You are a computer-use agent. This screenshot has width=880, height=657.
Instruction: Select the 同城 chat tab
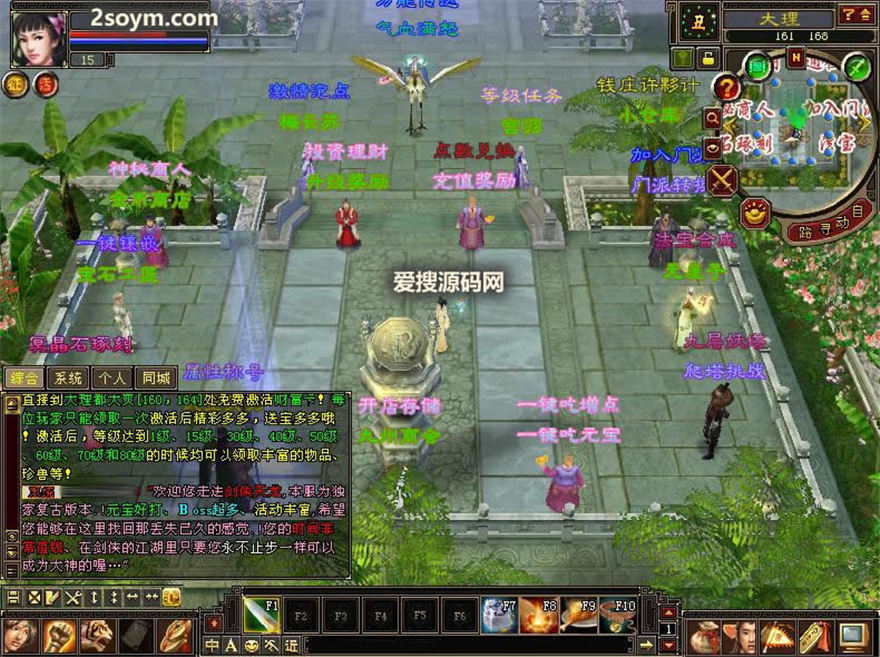pos(157,378)
